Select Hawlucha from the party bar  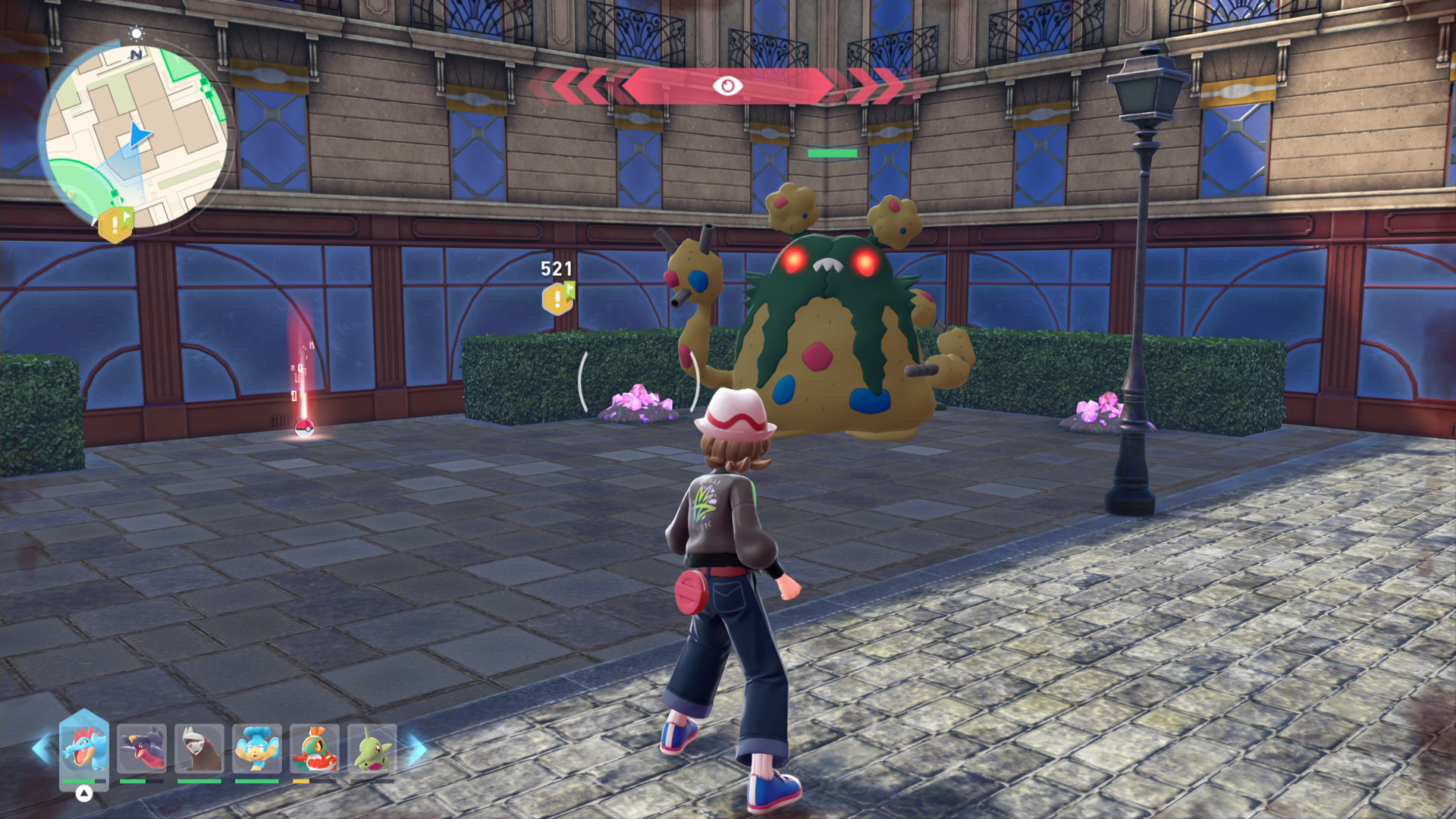(315, 748)
